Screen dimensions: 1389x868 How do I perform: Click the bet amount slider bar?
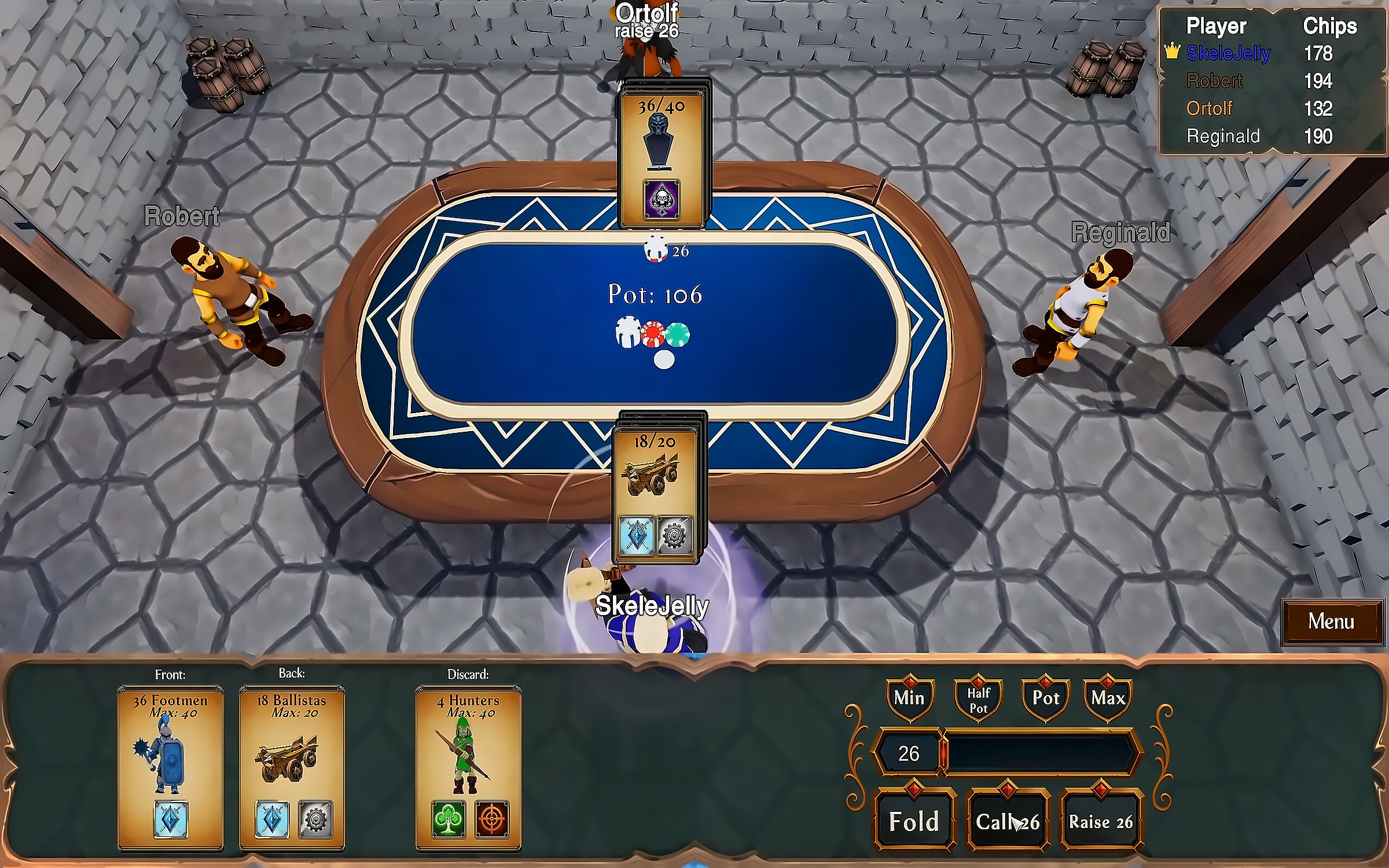click(1039, 753)
